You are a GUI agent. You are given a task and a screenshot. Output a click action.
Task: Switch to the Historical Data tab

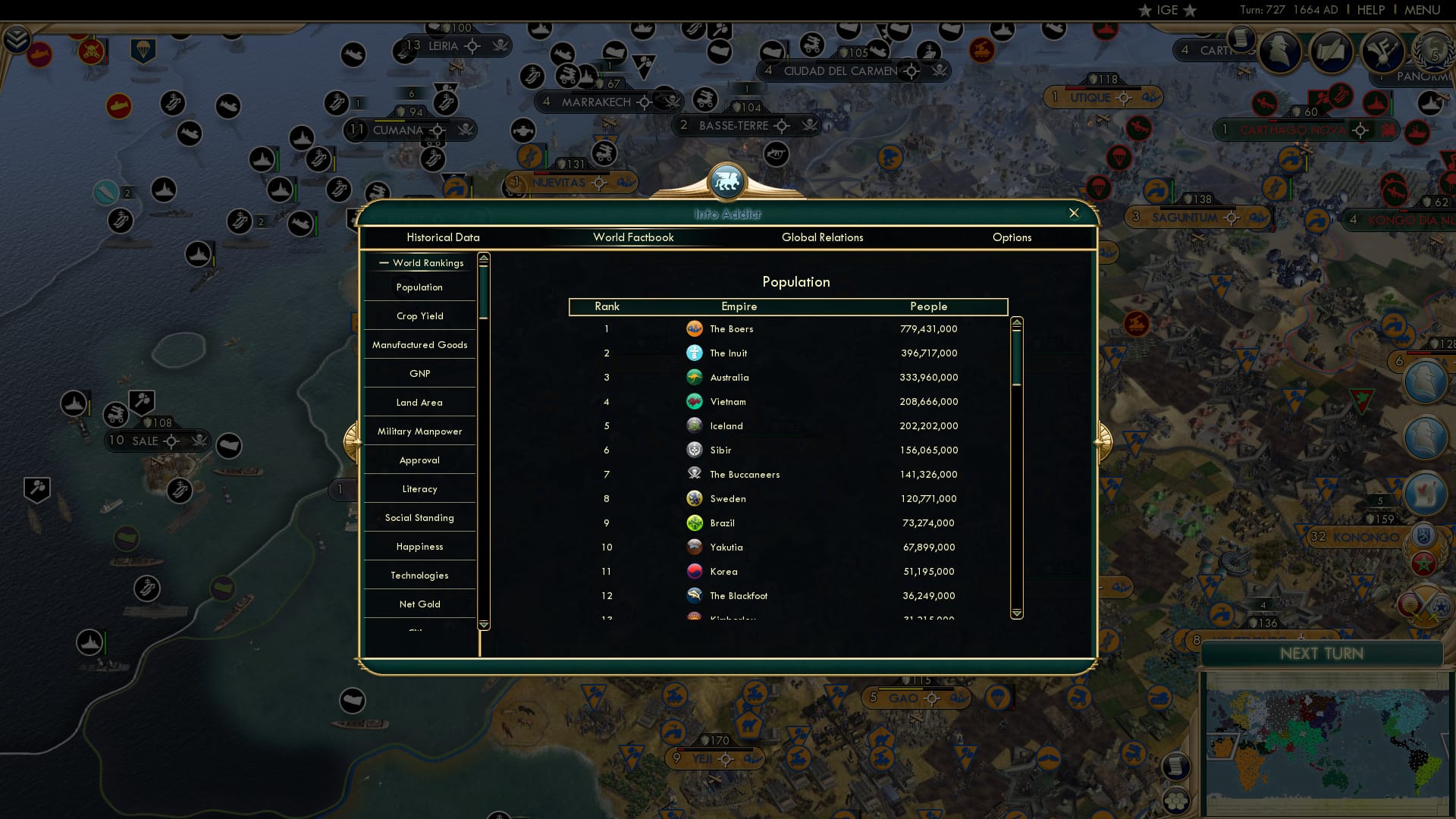pyautogui.click(x=443, y=237)
